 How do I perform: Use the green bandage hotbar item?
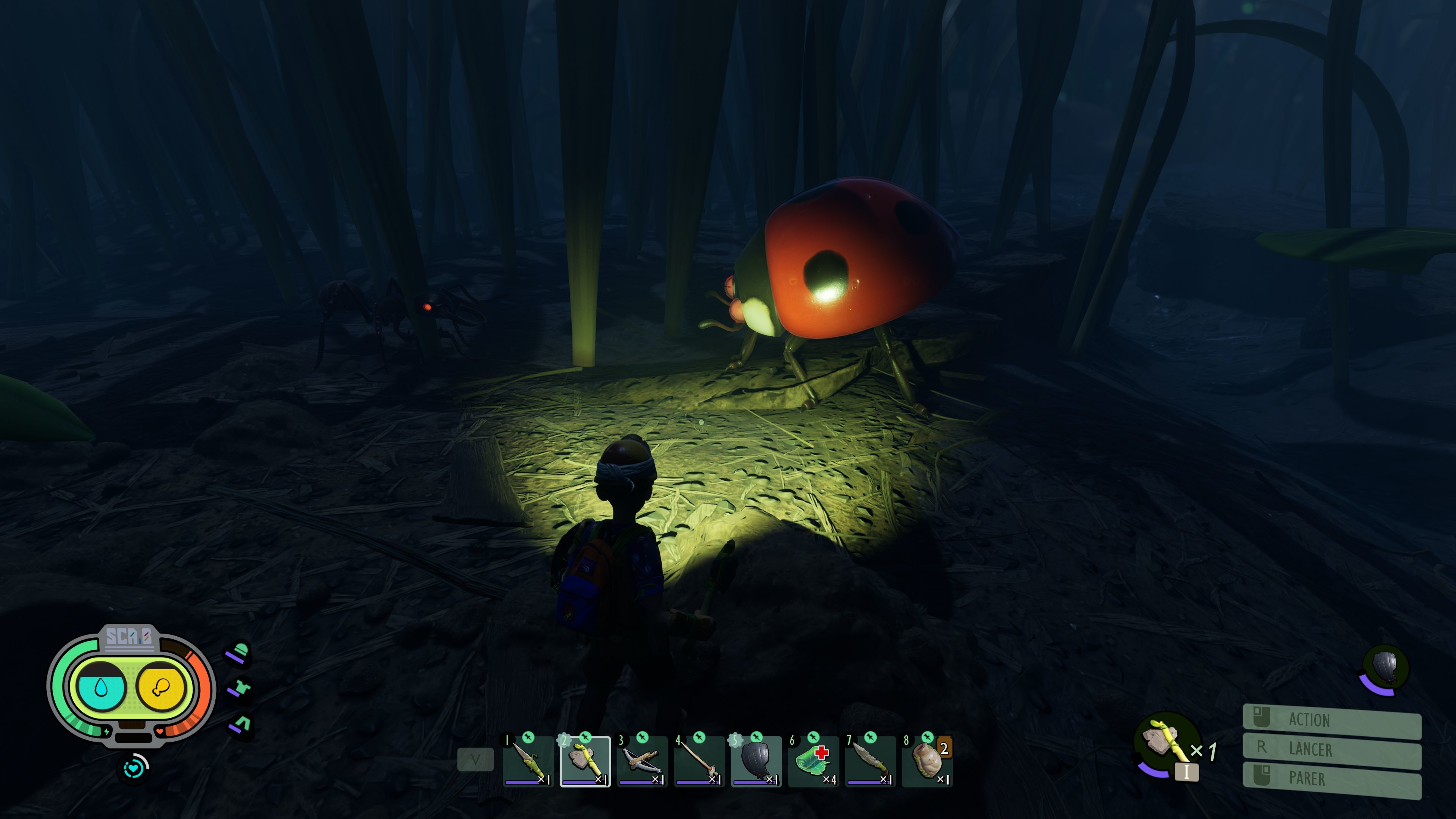pyautogui.click(x=813, y=761)
